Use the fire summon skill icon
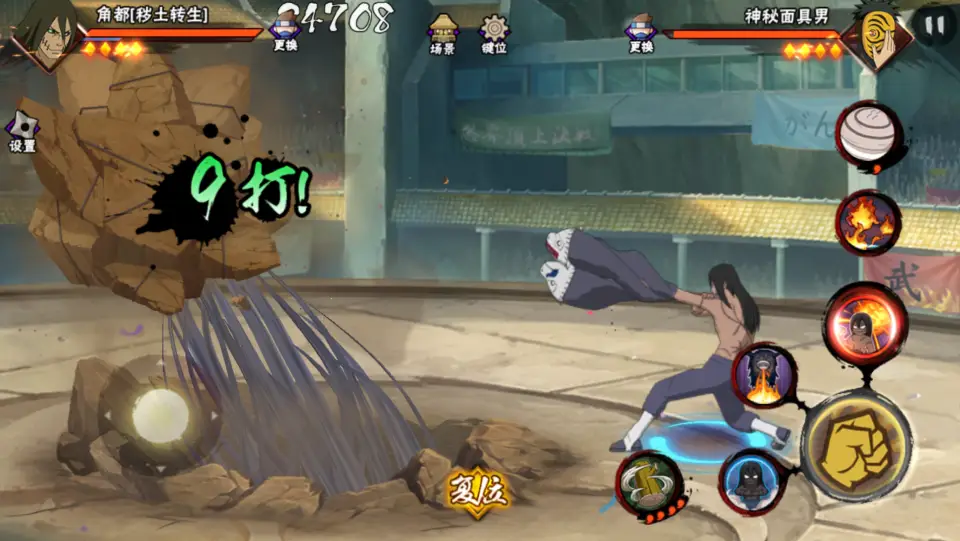This screenshot has width=960, height=541. [x=868, y=221]
